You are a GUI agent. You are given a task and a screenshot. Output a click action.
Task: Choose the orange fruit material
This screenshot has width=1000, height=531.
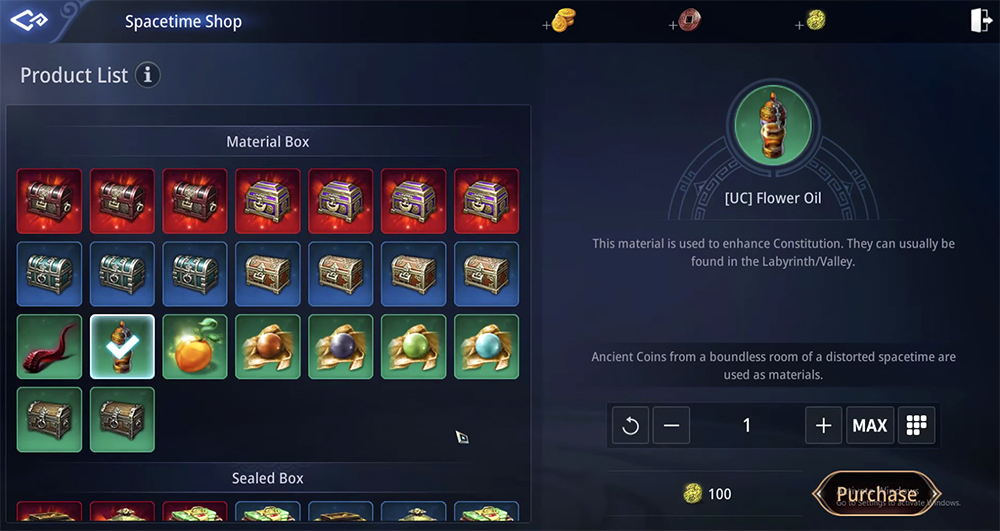195,347
